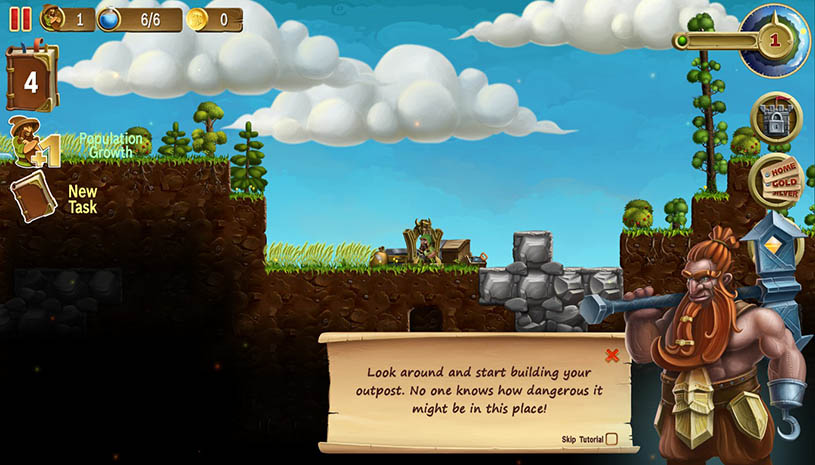Pause the game with the red button
Viewport: 815px width, 465px height.
[x=19, y=18]
